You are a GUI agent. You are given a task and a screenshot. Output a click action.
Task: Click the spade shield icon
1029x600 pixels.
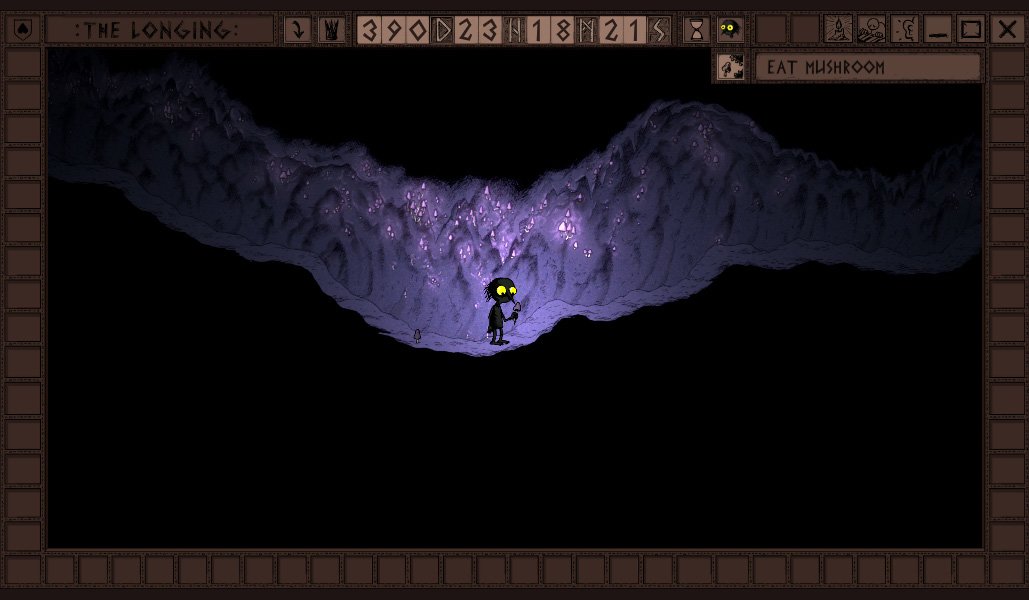pyautogui.click(x=24, y=30)
